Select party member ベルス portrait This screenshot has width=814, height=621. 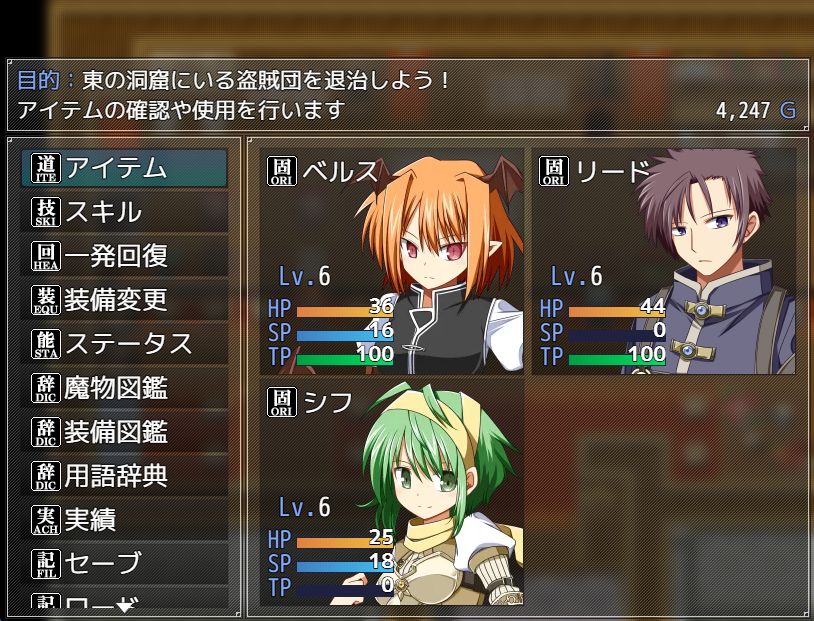(392, 261)
